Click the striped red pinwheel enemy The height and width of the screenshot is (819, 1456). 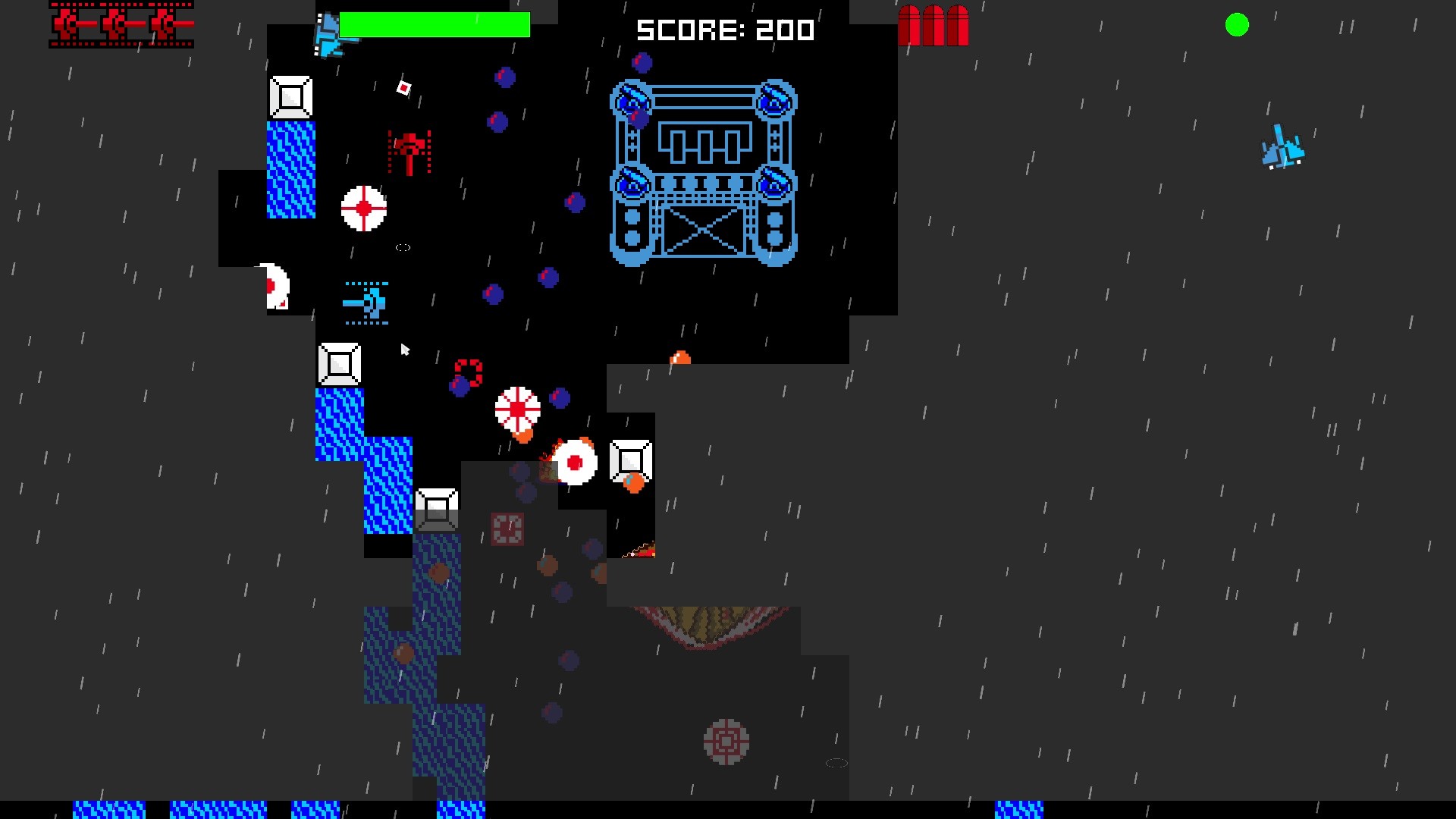click(517, 409)
